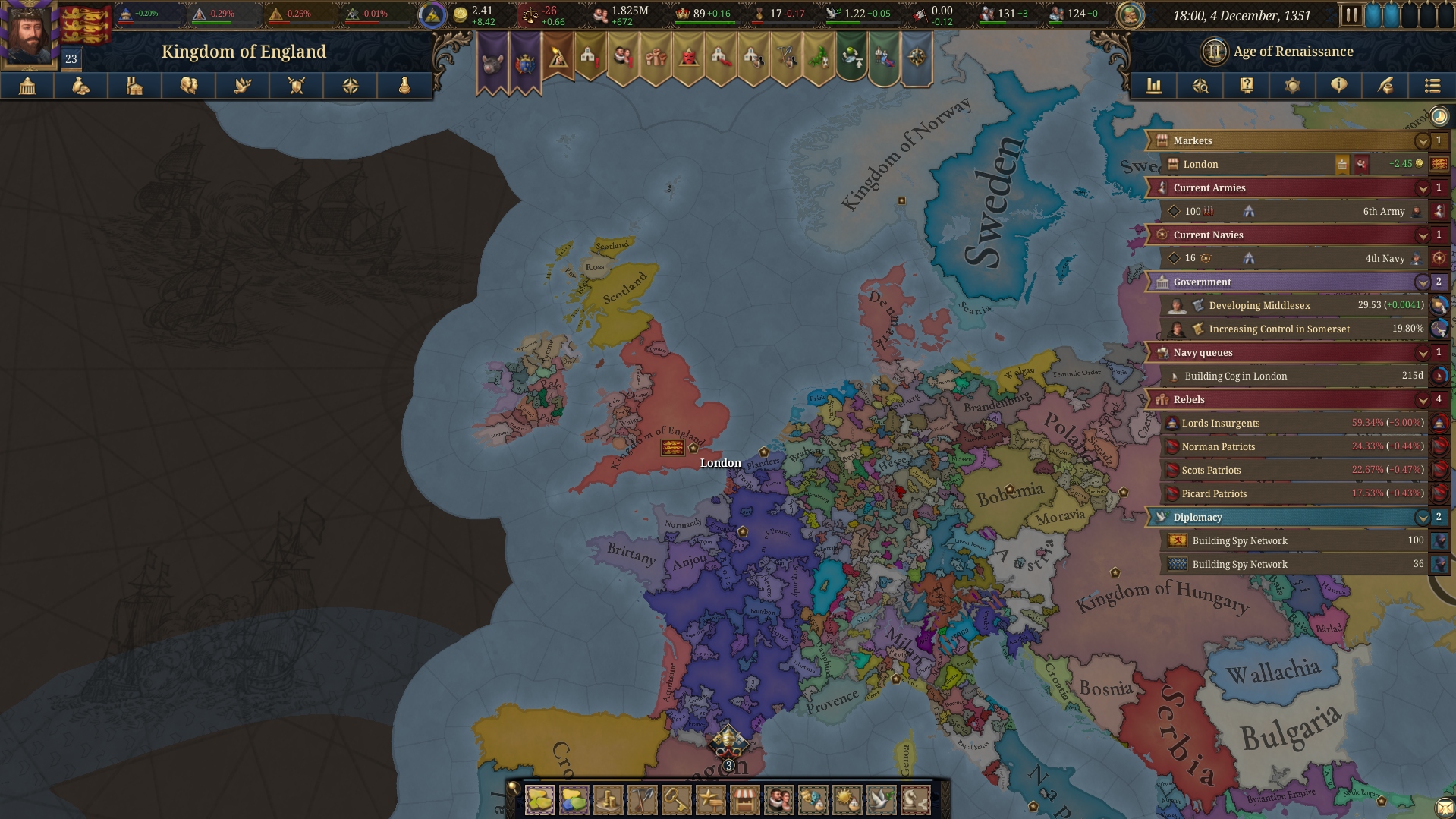Click the ruler portrait
Image resolution: width=1456 pixels, height=819 pixels.
[x=29, y=34]
